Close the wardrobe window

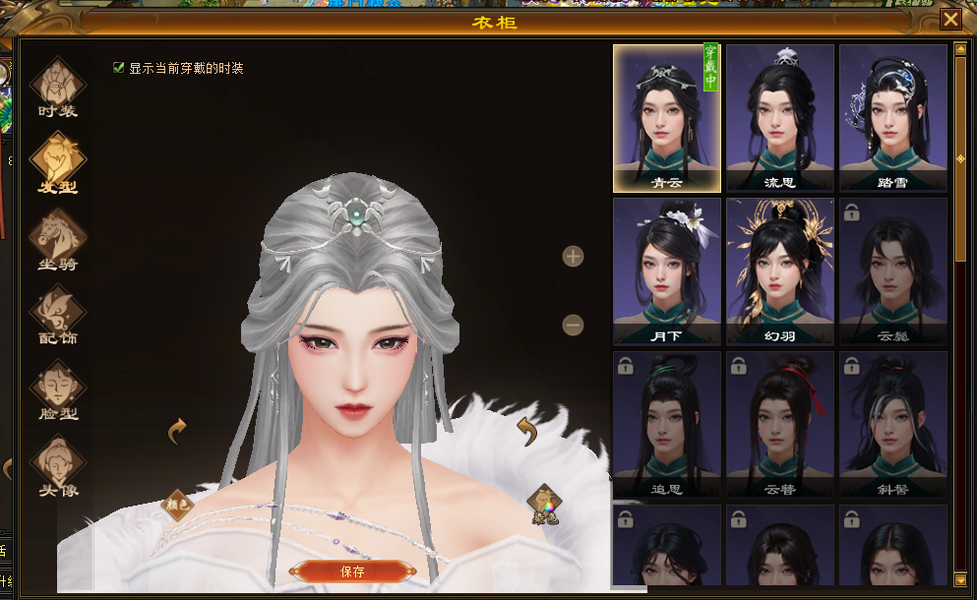point(950,19)
